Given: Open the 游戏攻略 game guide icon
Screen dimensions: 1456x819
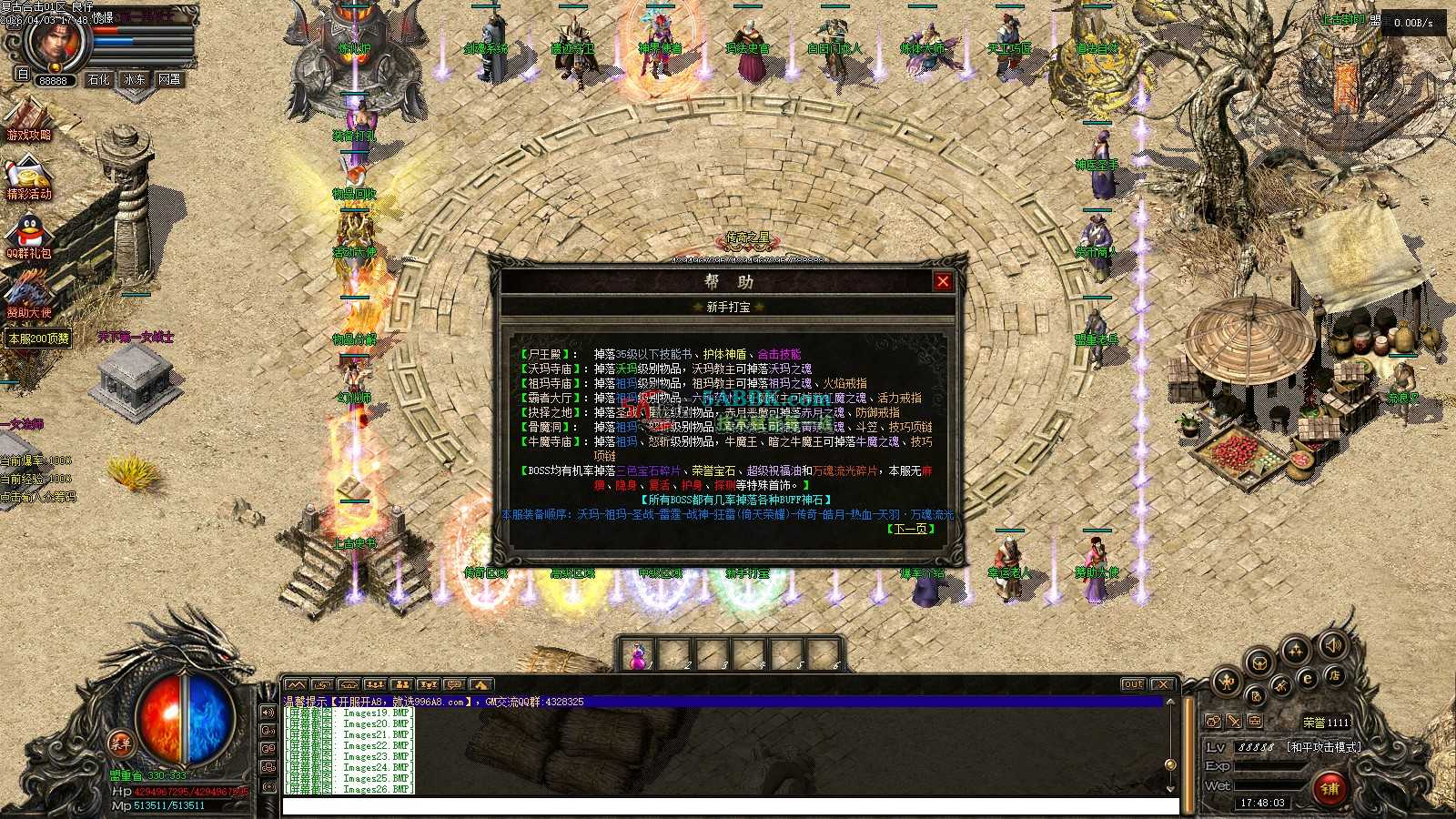Looking at the screenshot, I should [29, 120].
